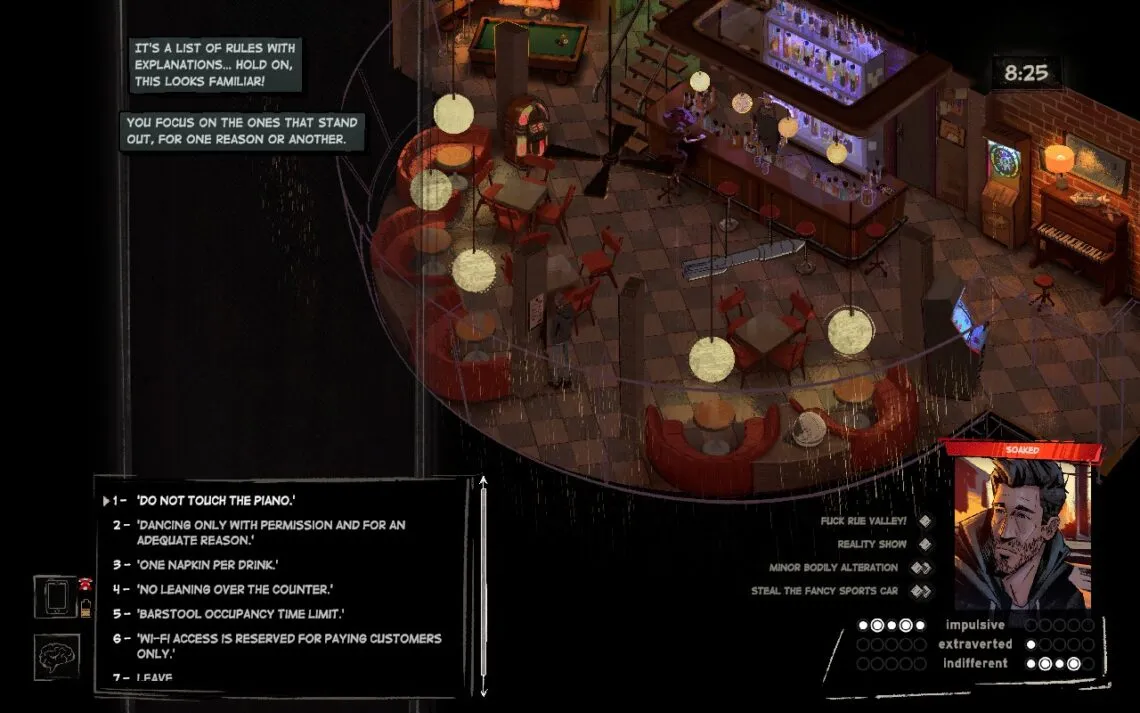Select the Rue Valley objective above Reality Show
Viewport: 1140px width, 713px height.
coord(861,521)
